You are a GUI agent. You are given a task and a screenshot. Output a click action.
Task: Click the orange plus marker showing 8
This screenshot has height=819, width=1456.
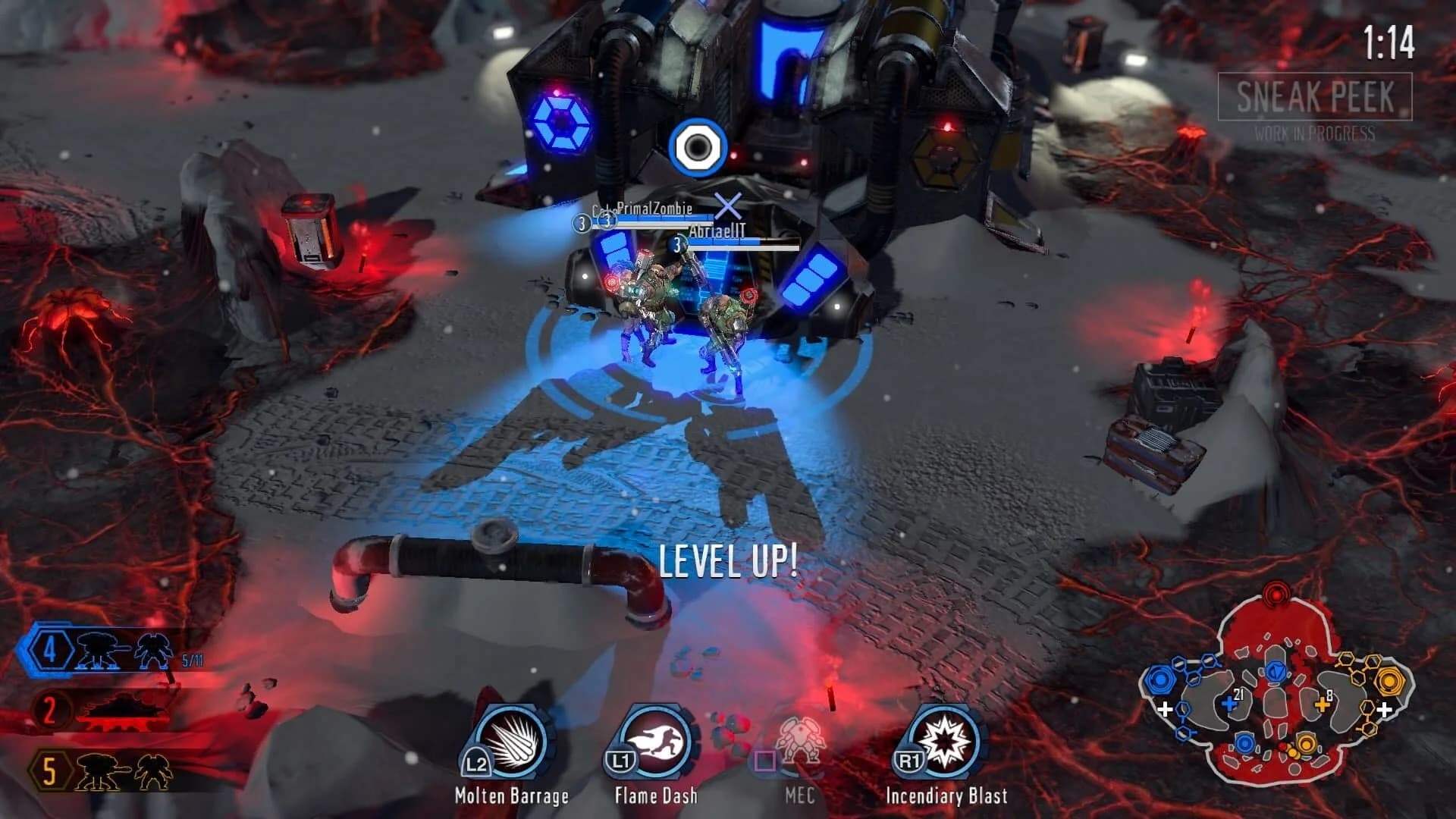click(x=1323, y=704)
